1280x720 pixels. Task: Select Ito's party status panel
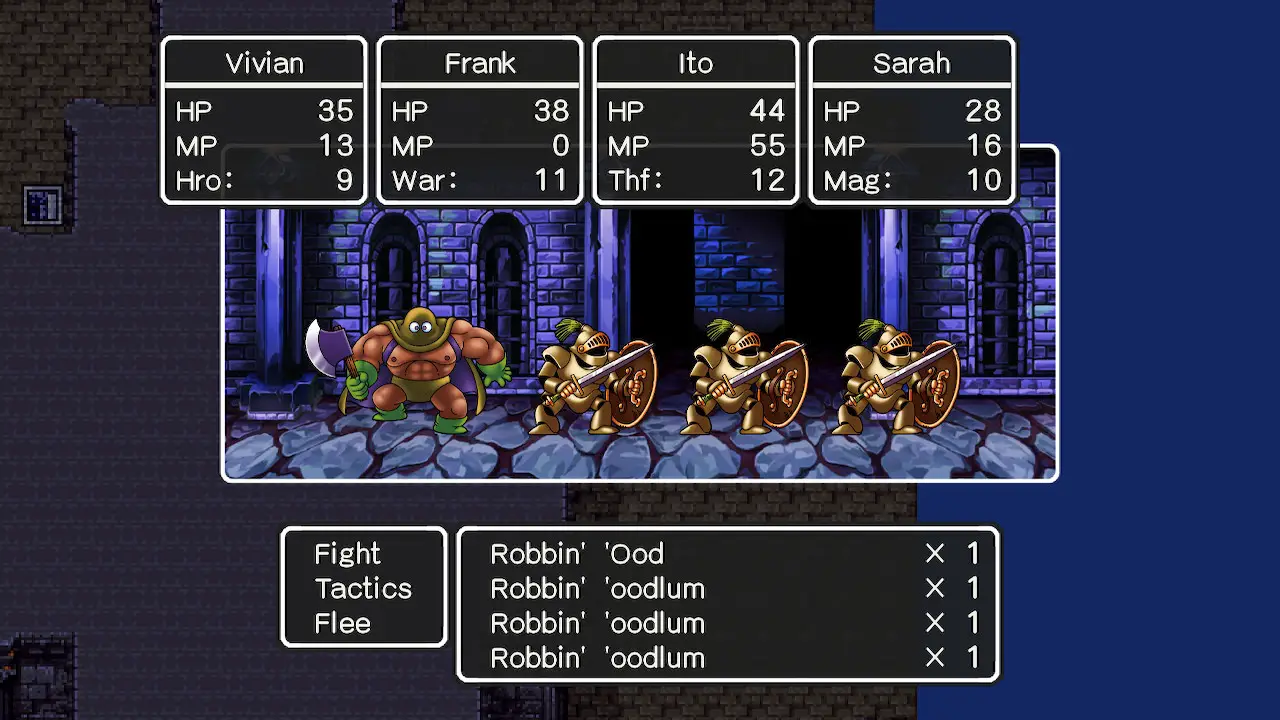click(x=696, y=120)
